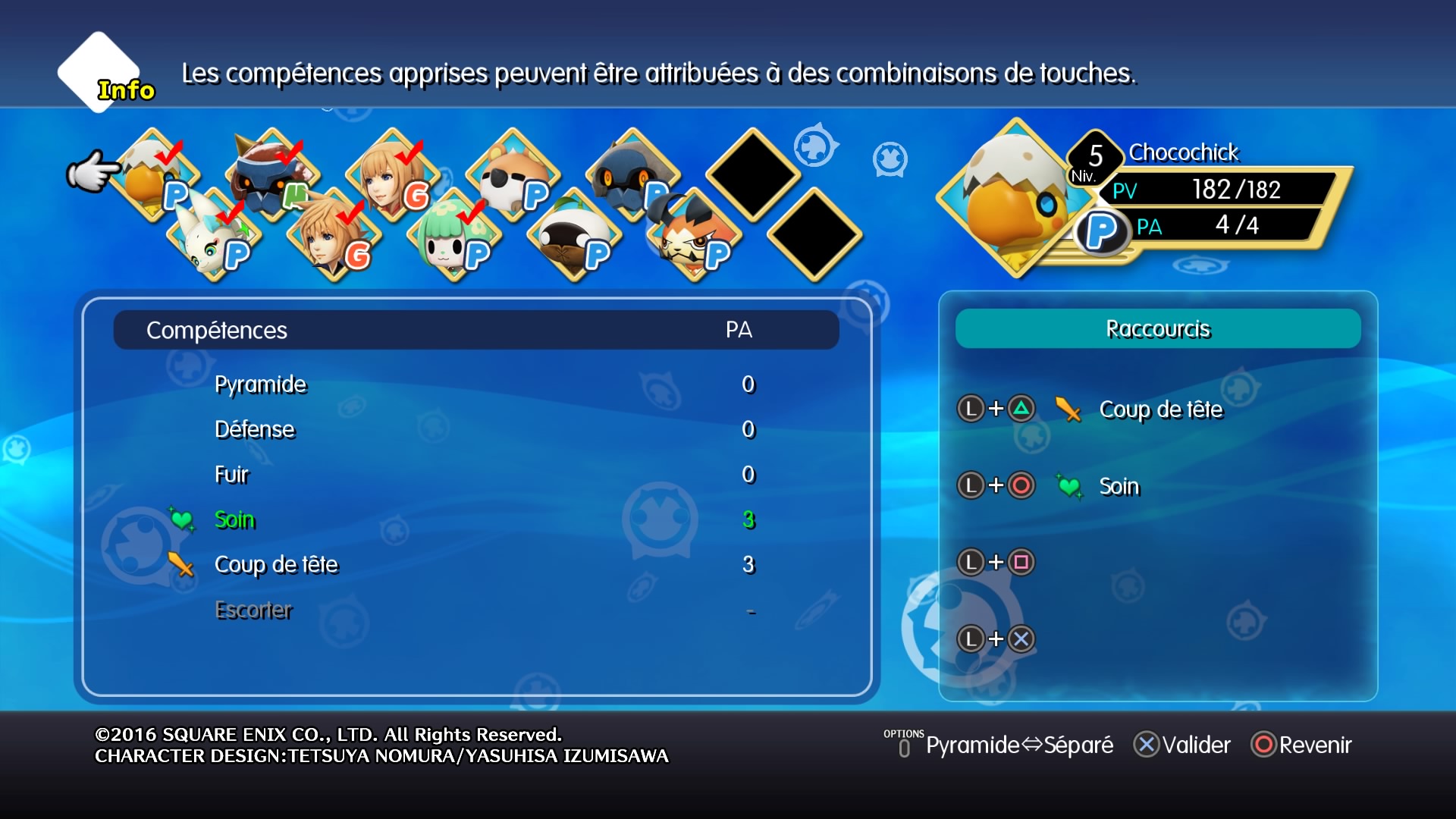This screenshot has height=819, width=1456.
Task: Choose the orange tiger-like creature portrait
Action: (x=692, y=237)
